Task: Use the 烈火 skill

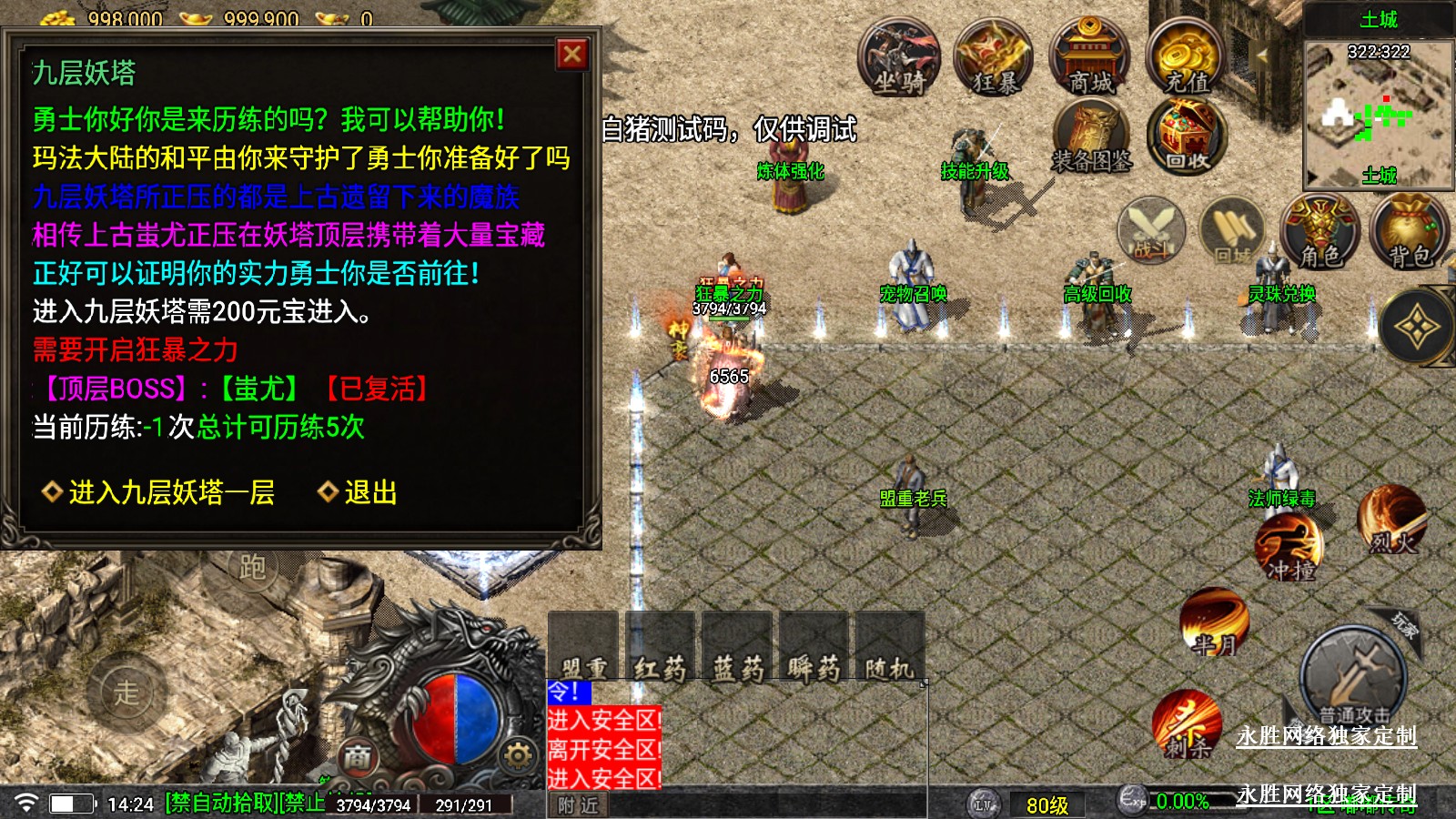Action: click(x=1391, y=519)
